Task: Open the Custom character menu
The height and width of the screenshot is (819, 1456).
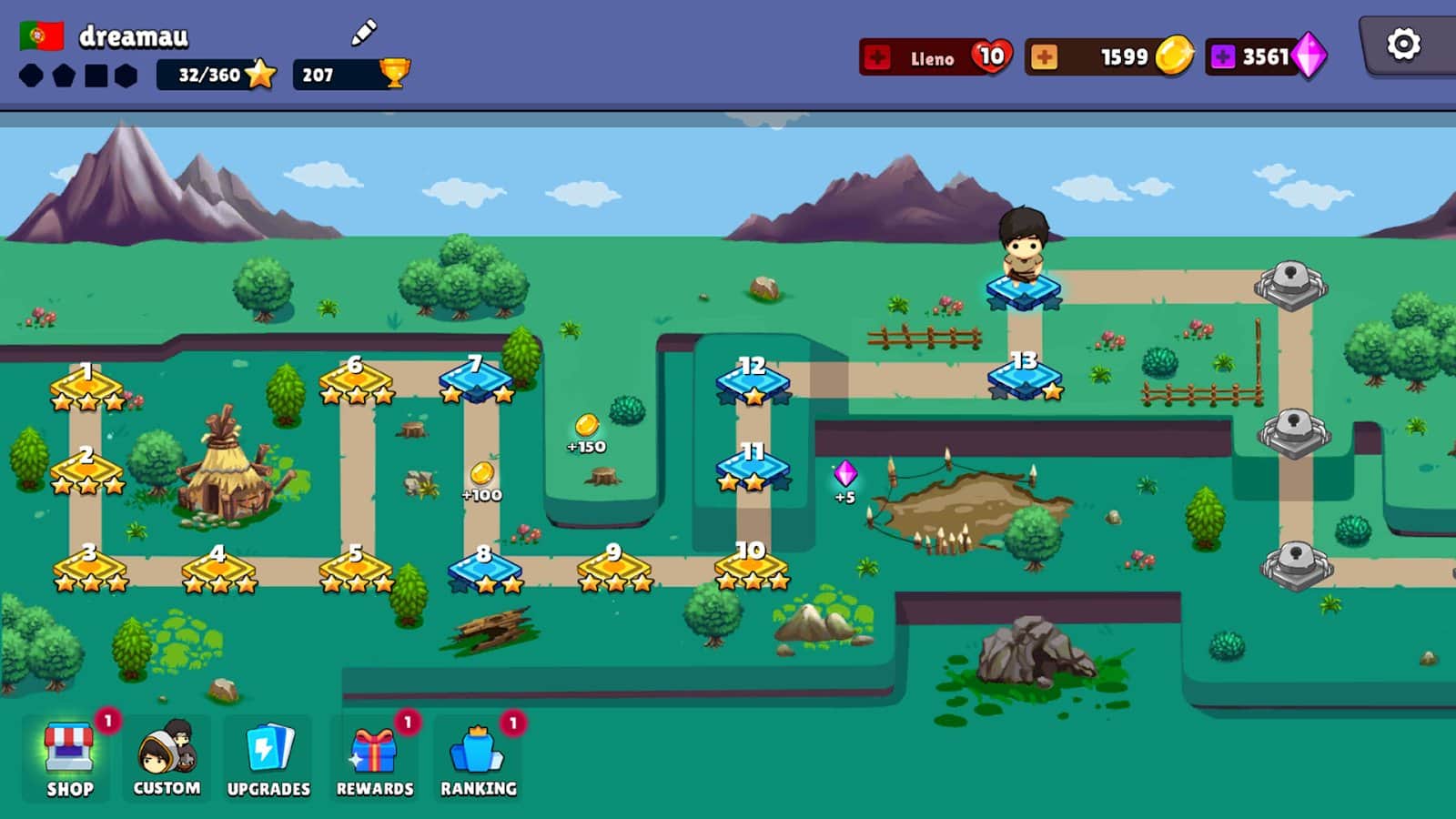Action: [168, 755]
